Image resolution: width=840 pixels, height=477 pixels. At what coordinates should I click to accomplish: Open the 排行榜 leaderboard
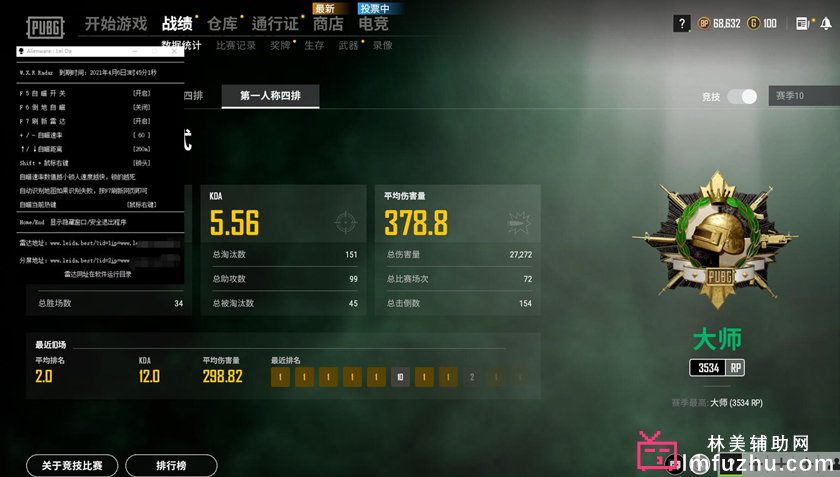tap(171, 465)
